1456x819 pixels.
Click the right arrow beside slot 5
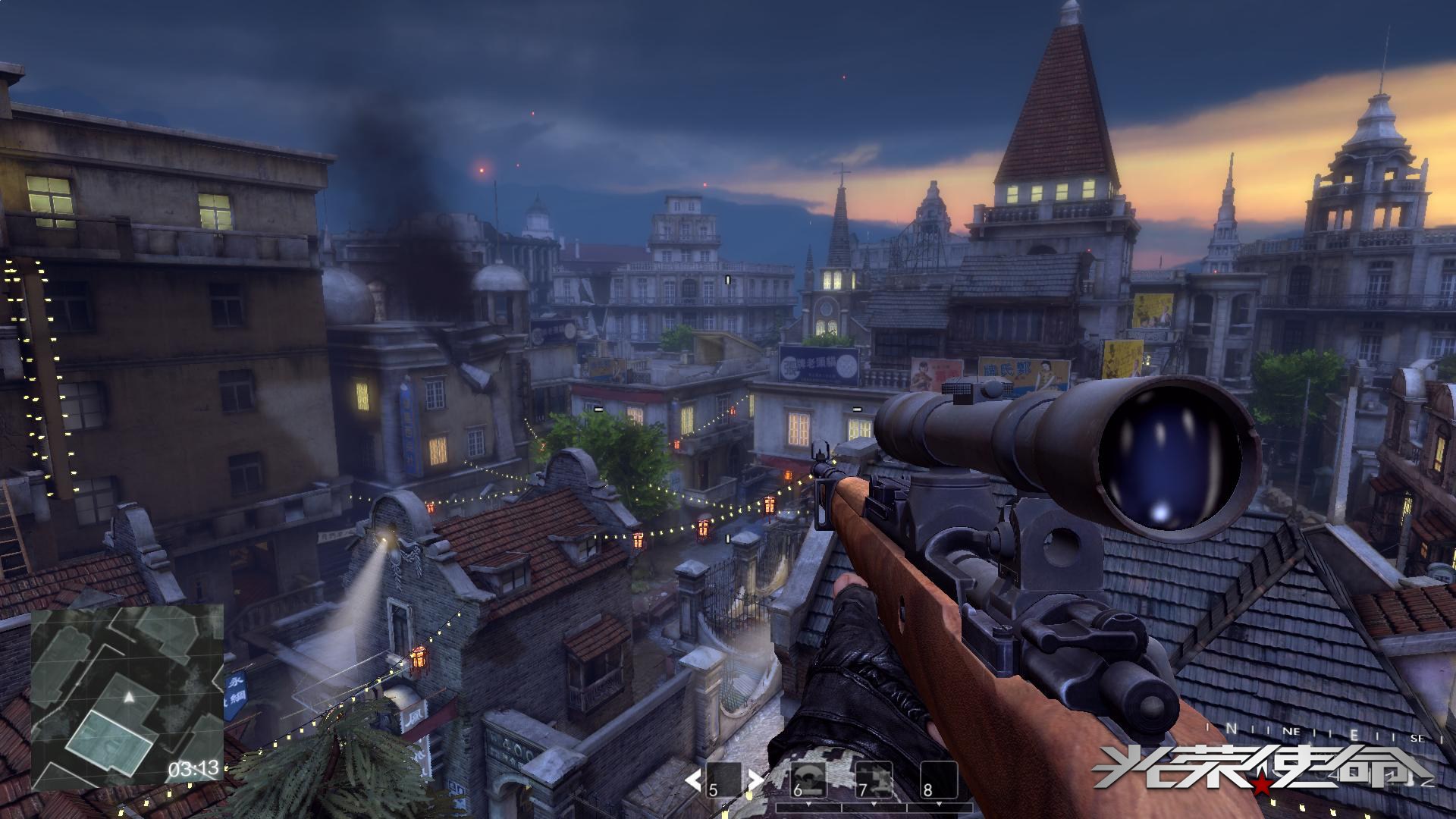755,779
